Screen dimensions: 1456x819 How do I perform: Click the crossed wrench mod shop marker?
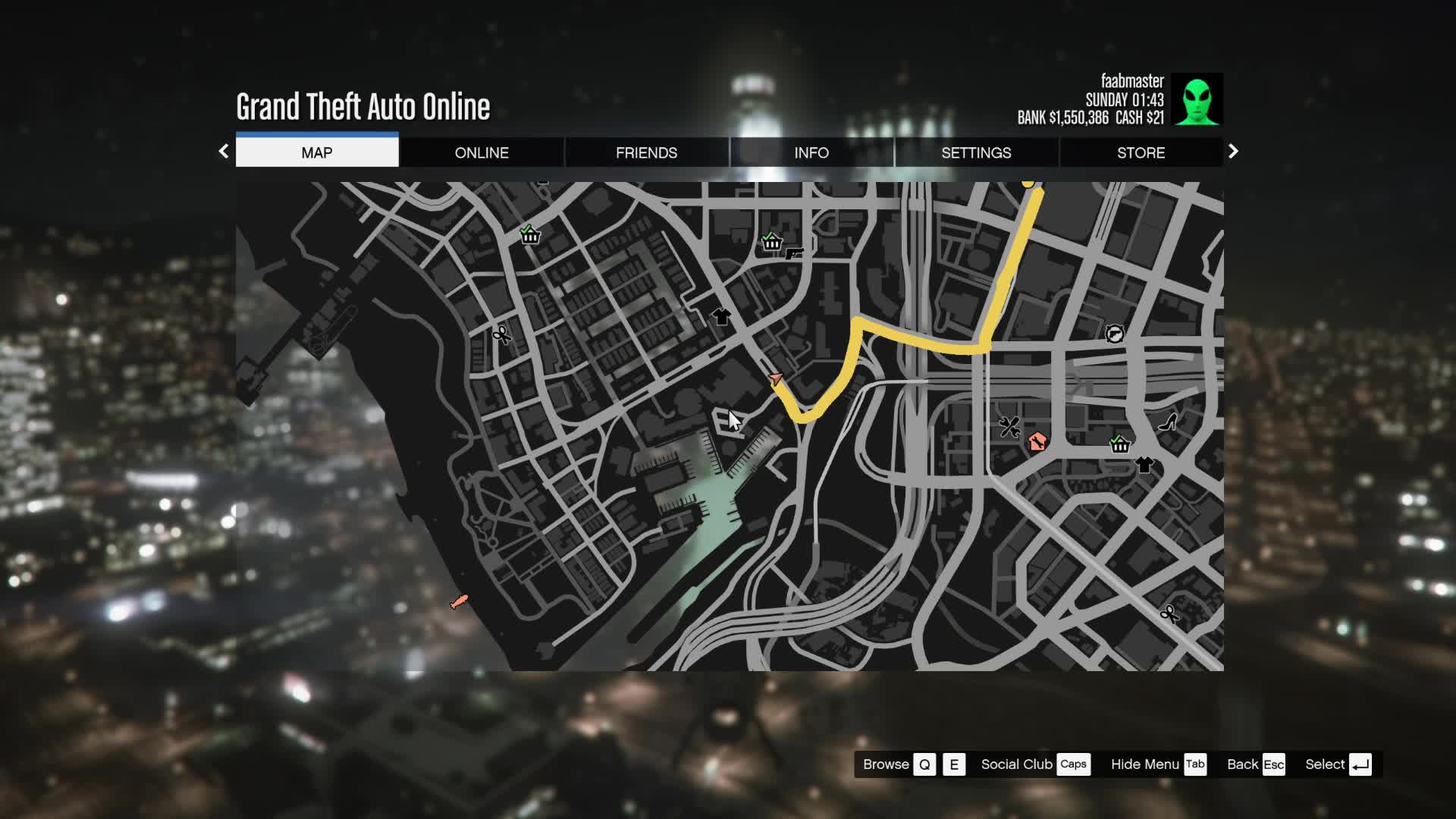tap(1009, 427)
